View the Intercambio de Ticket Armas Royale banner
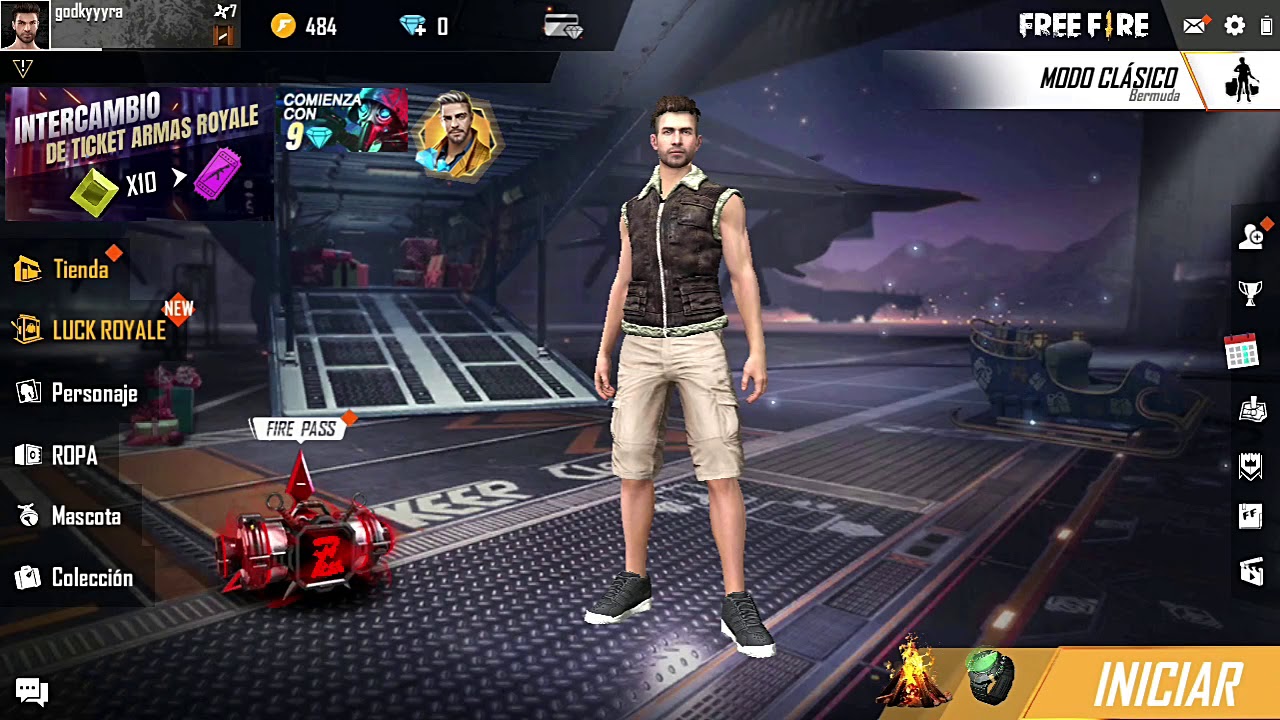Viewport: 1280px width, 720px height. (x=138, y=152)
